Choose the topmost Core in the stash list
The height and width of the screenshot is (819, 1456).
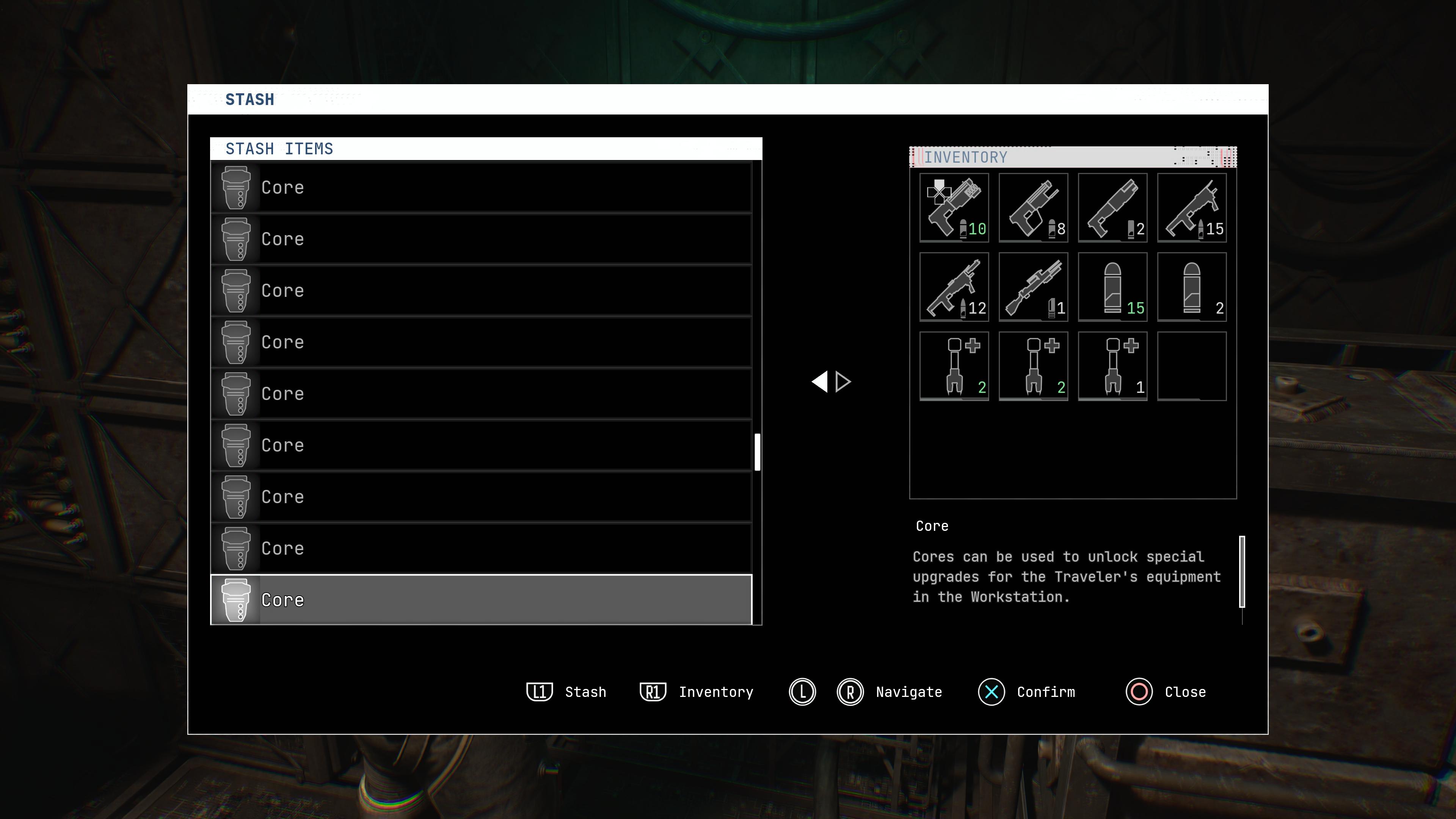tap(481, 187)
